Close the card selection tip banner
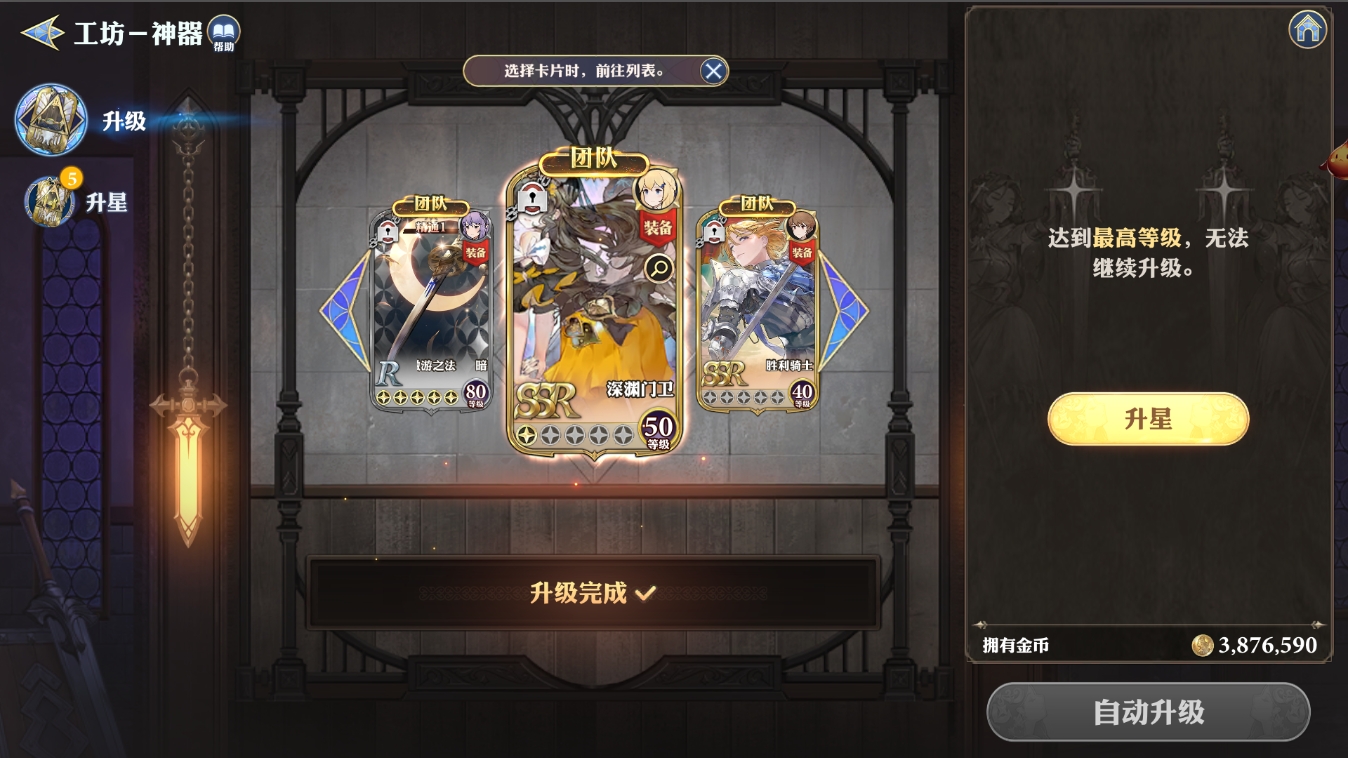Viewport: 1348px width, 758px height. tap(713, 71)
